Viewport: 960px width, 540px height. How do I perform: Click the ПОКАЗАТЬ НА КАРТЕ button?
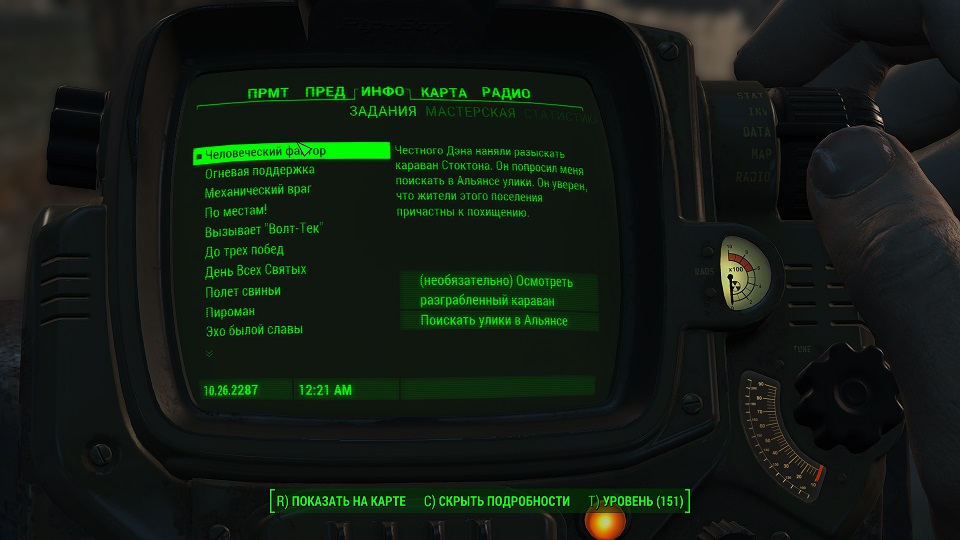[x=340, y=501]
